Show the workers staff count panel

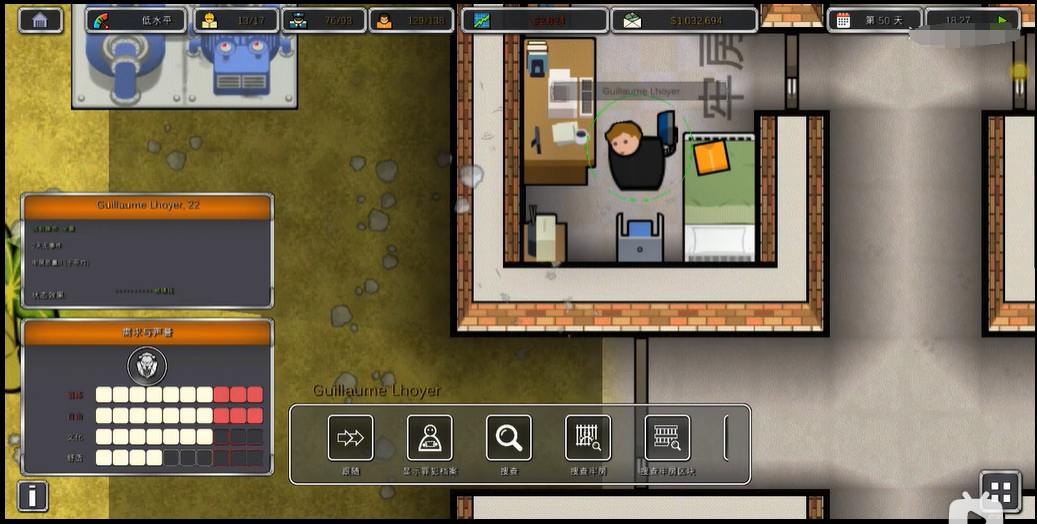[235, 20]
